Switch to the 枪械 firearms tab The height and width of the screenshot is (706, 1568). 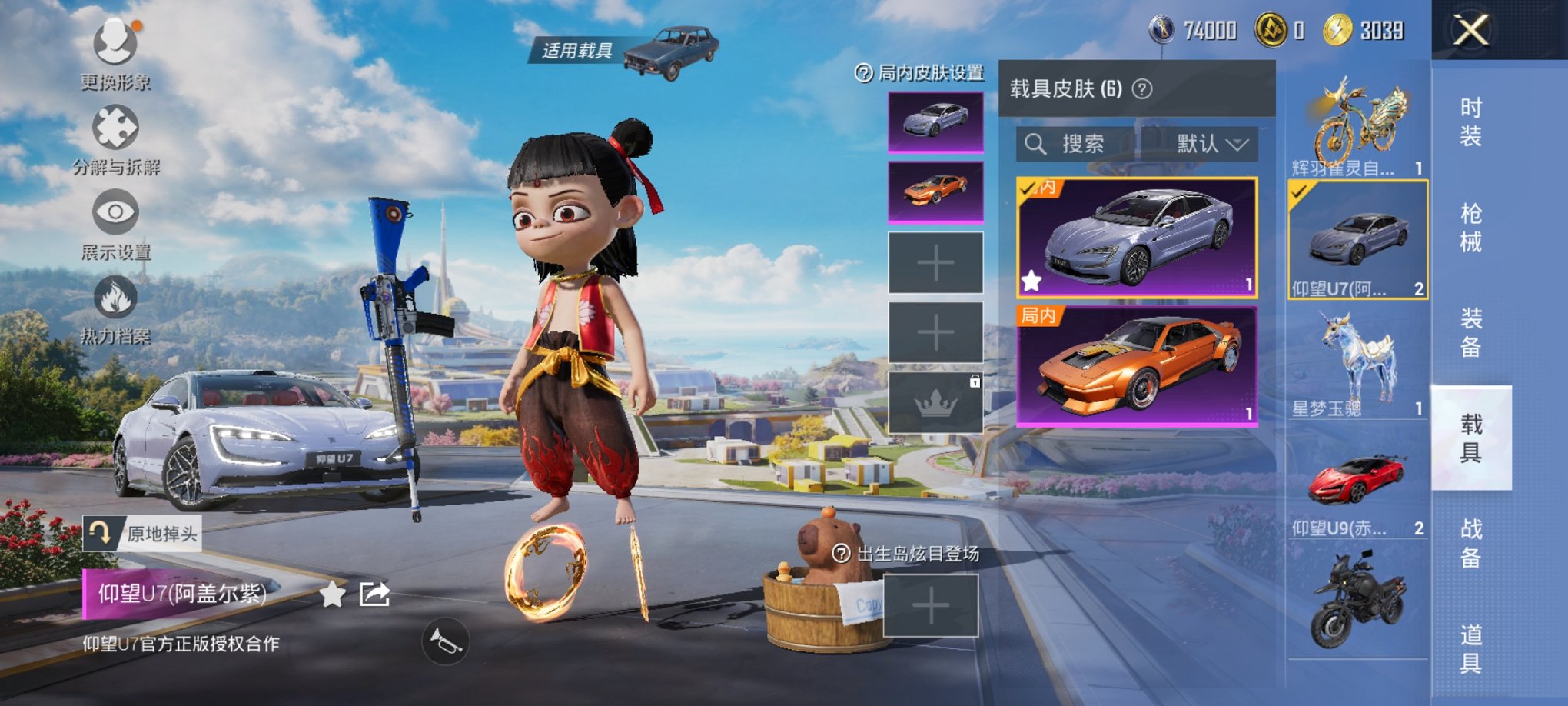coord(1470,228)
